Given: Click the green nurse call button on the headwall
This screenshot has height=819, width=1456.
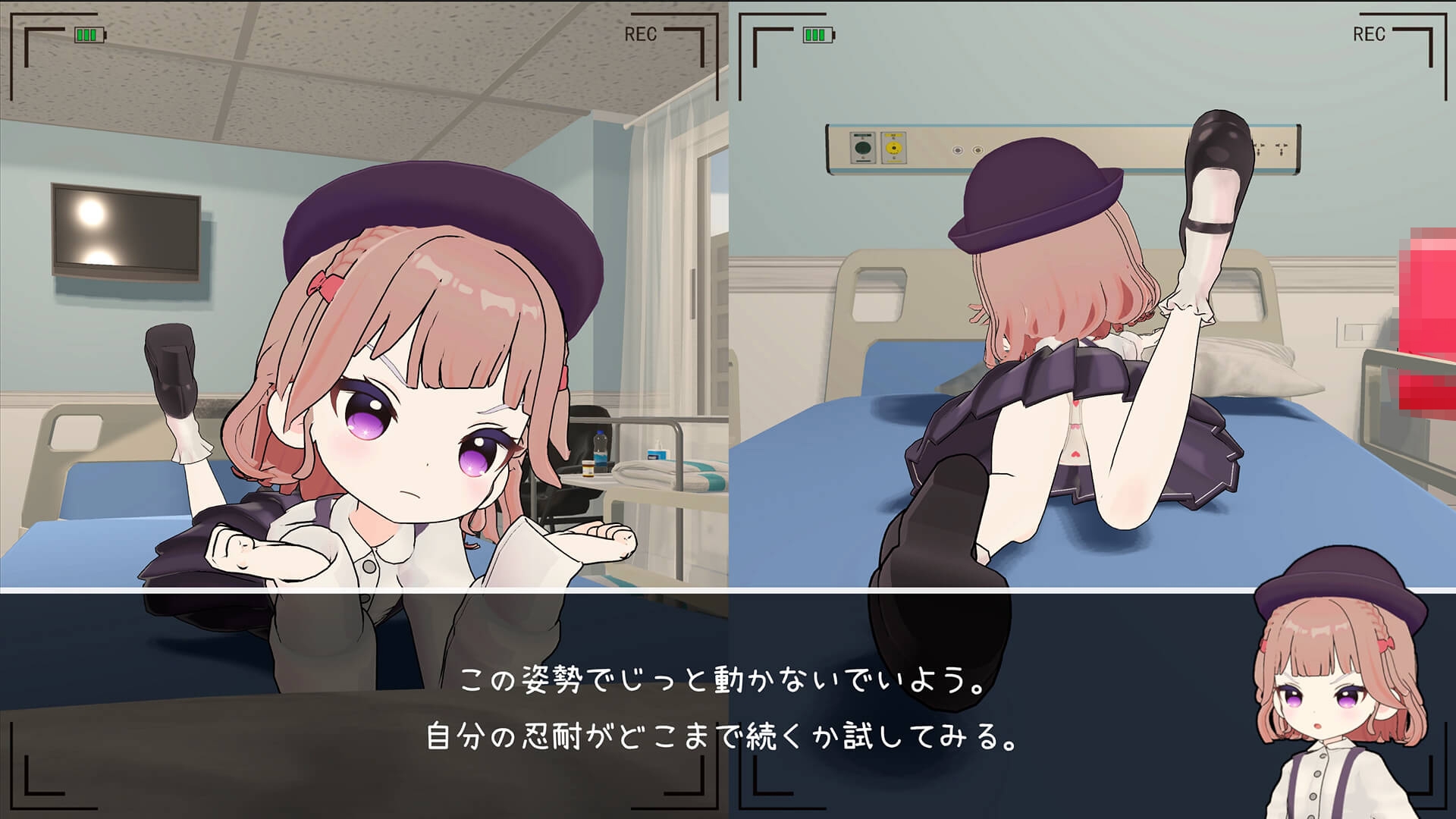Looking at the screenshot, I should 862,147.
